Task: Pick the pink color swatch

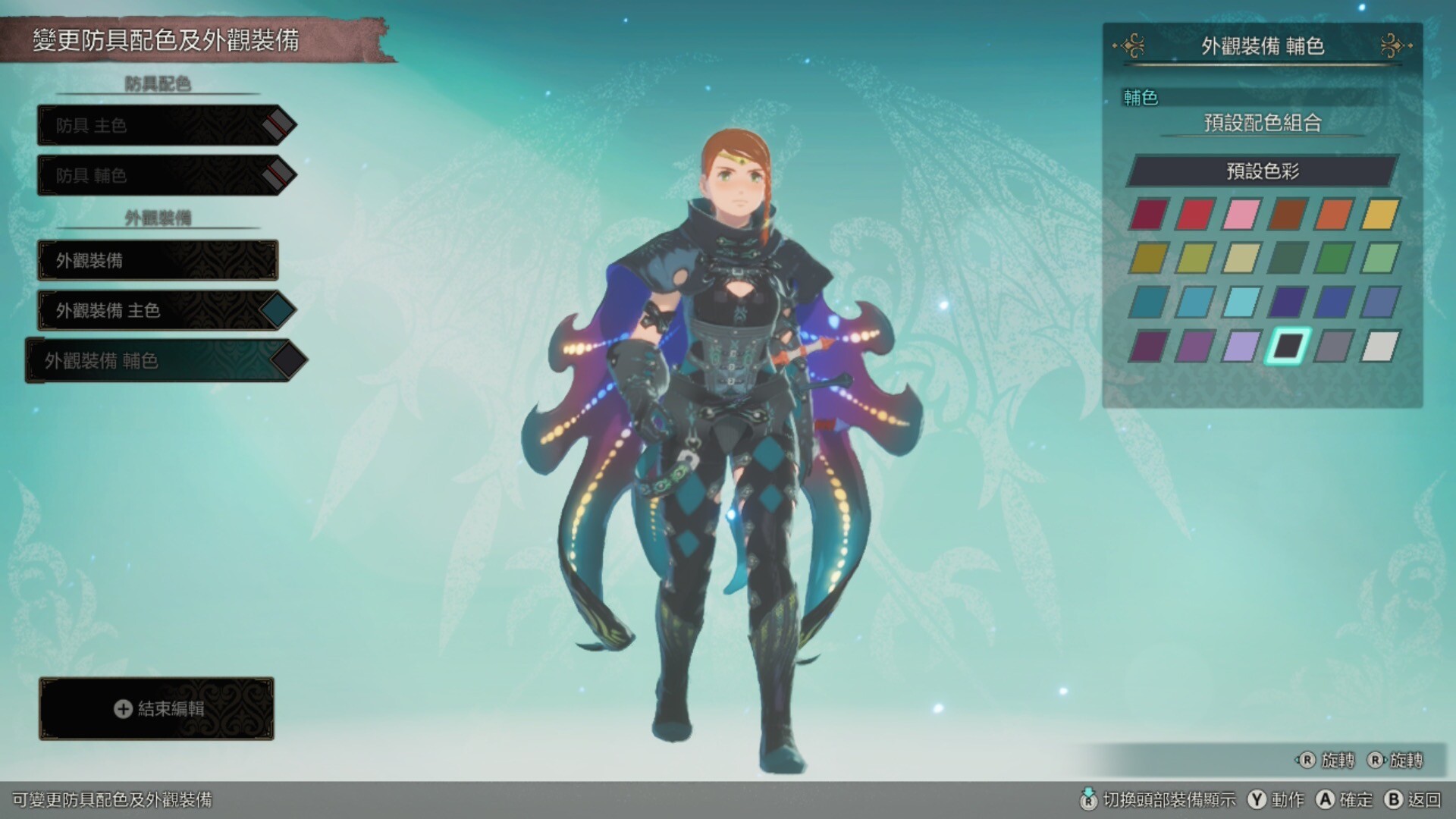Action: 1241,215
